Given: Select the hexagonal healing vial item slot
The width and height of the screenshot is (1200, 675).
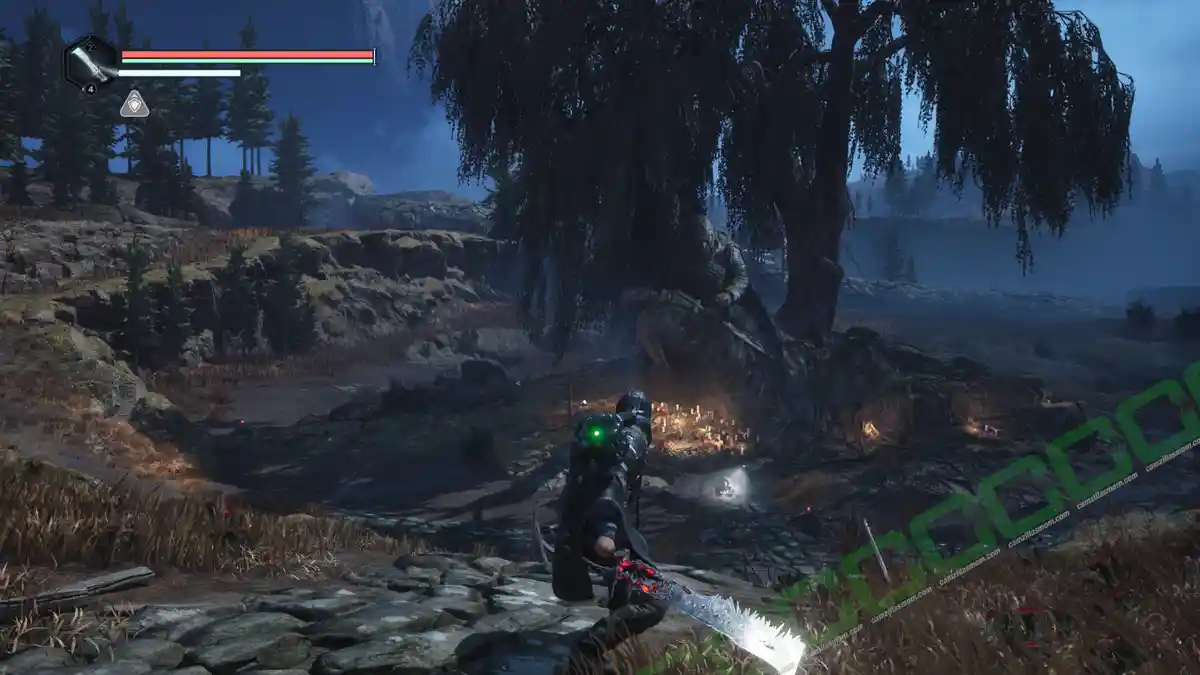Looking at the screenshot, I should [x=91, y=62].
